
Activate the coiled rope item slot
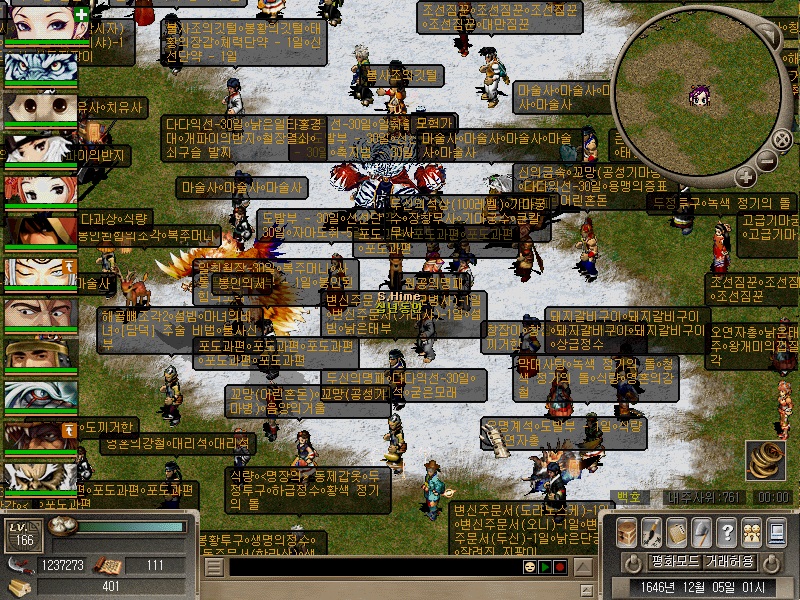pos(765,461)
